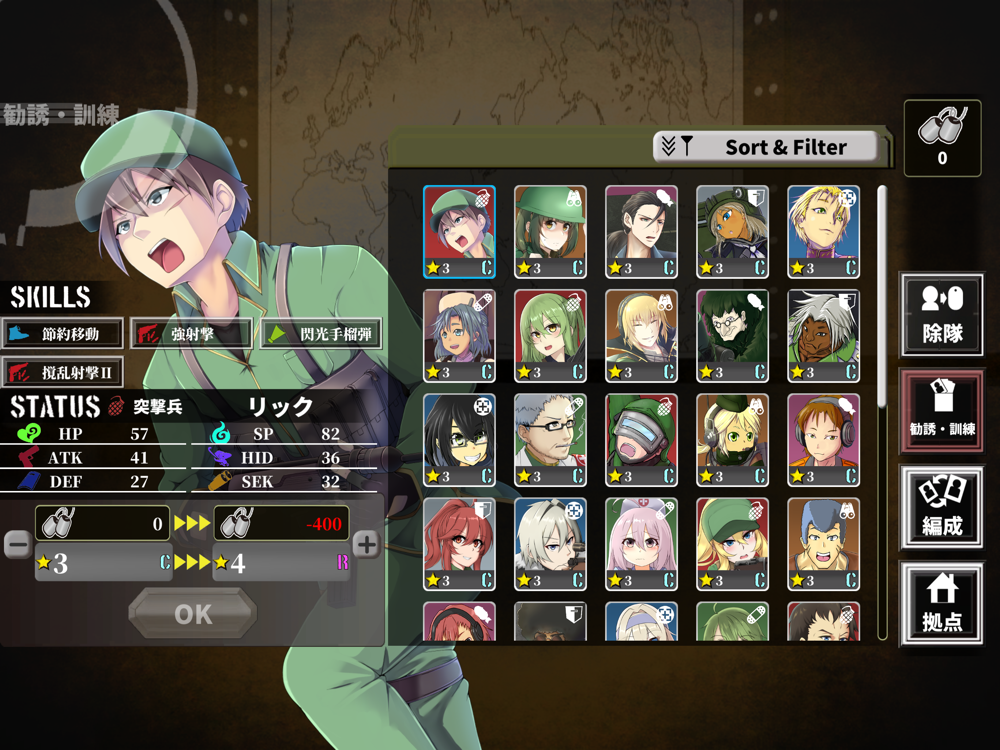Select the grey-haired old man with glasses
This screenshot has width=1000, height=750.
pyautogui.click(x=550, y=440)
